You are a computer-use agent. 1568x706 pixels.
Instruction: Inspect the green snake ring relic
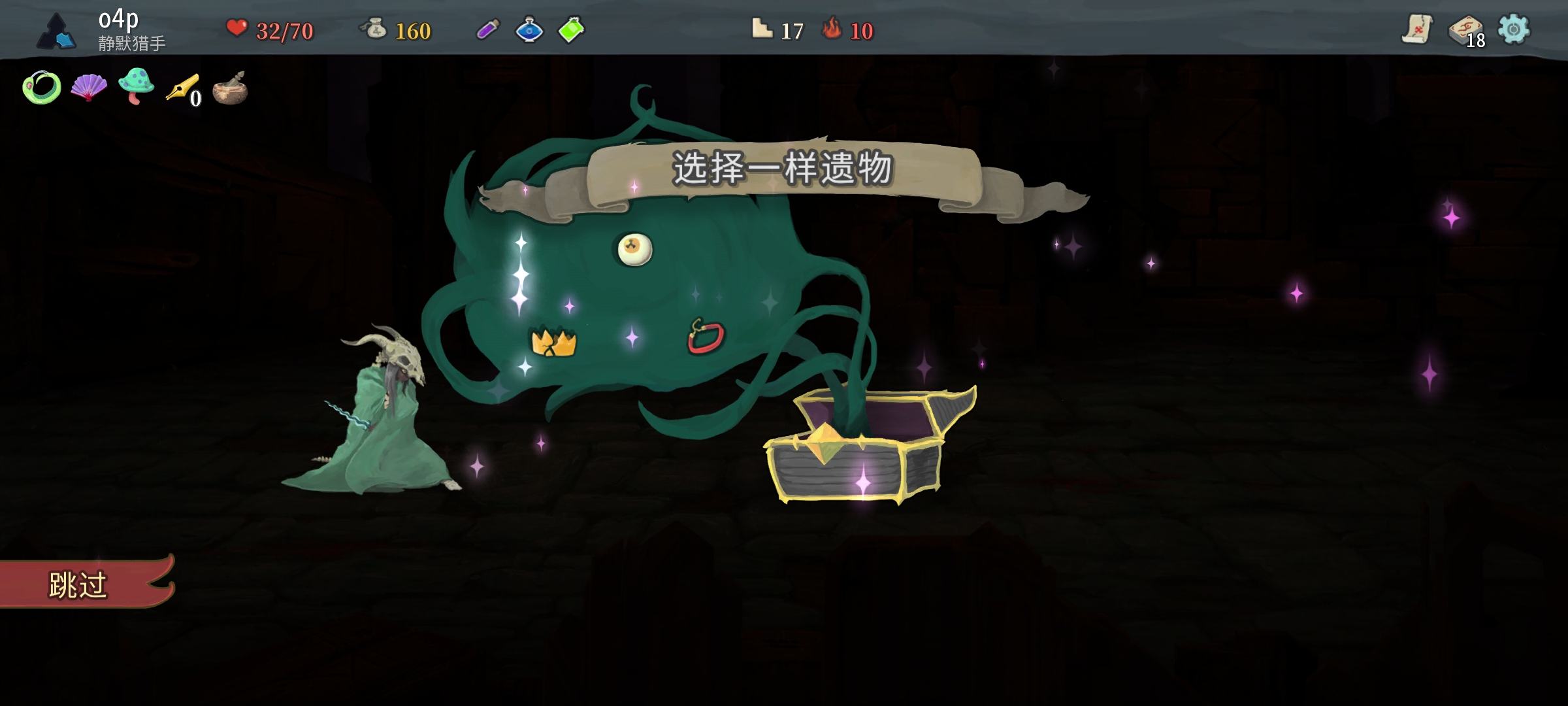tap(41, 87)
